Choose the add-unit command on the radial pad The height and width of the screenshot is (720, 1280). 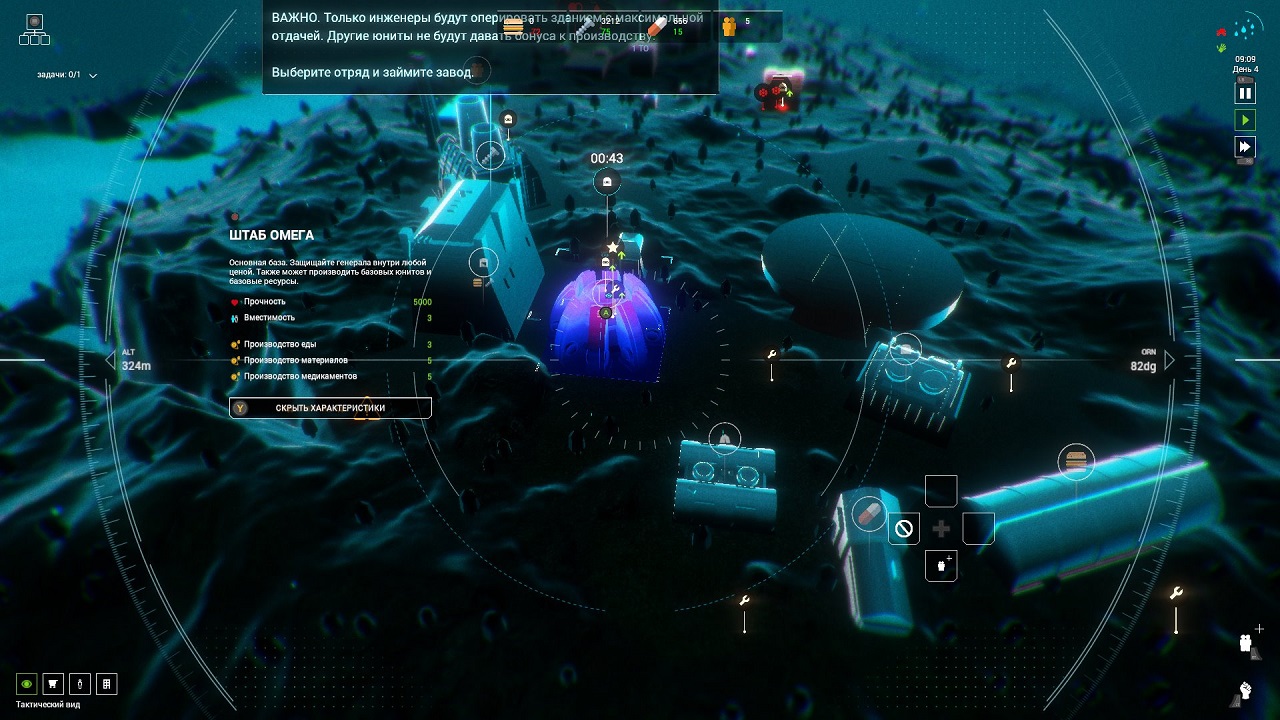pos(941,565)
